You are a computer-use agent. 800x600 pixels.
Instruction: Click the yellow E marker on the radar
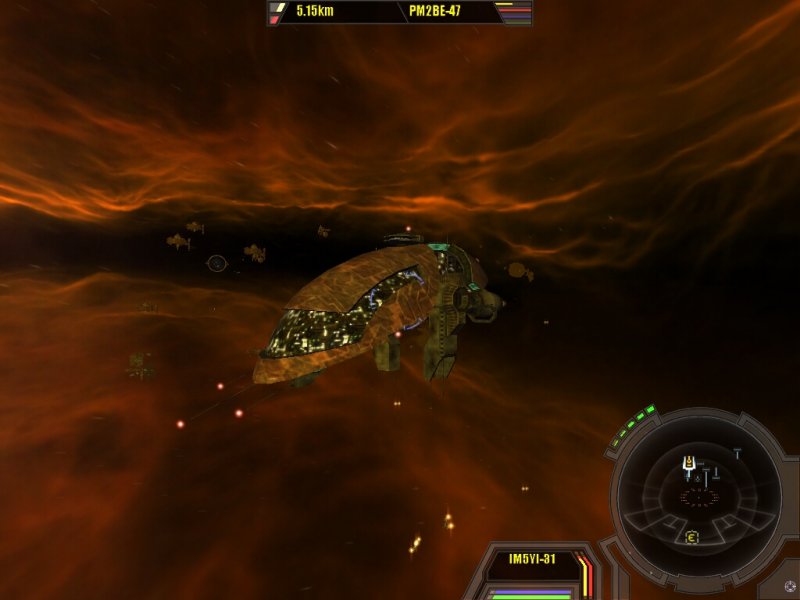tap(691, 538)
